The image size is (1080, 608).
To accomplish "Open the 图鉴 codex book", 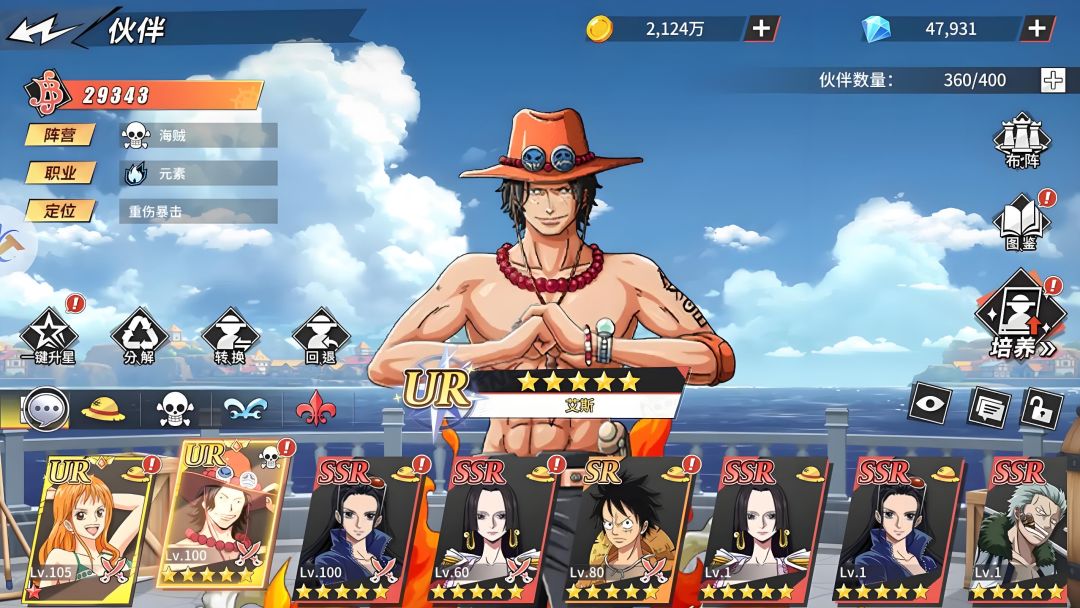I will [1021, 224].
